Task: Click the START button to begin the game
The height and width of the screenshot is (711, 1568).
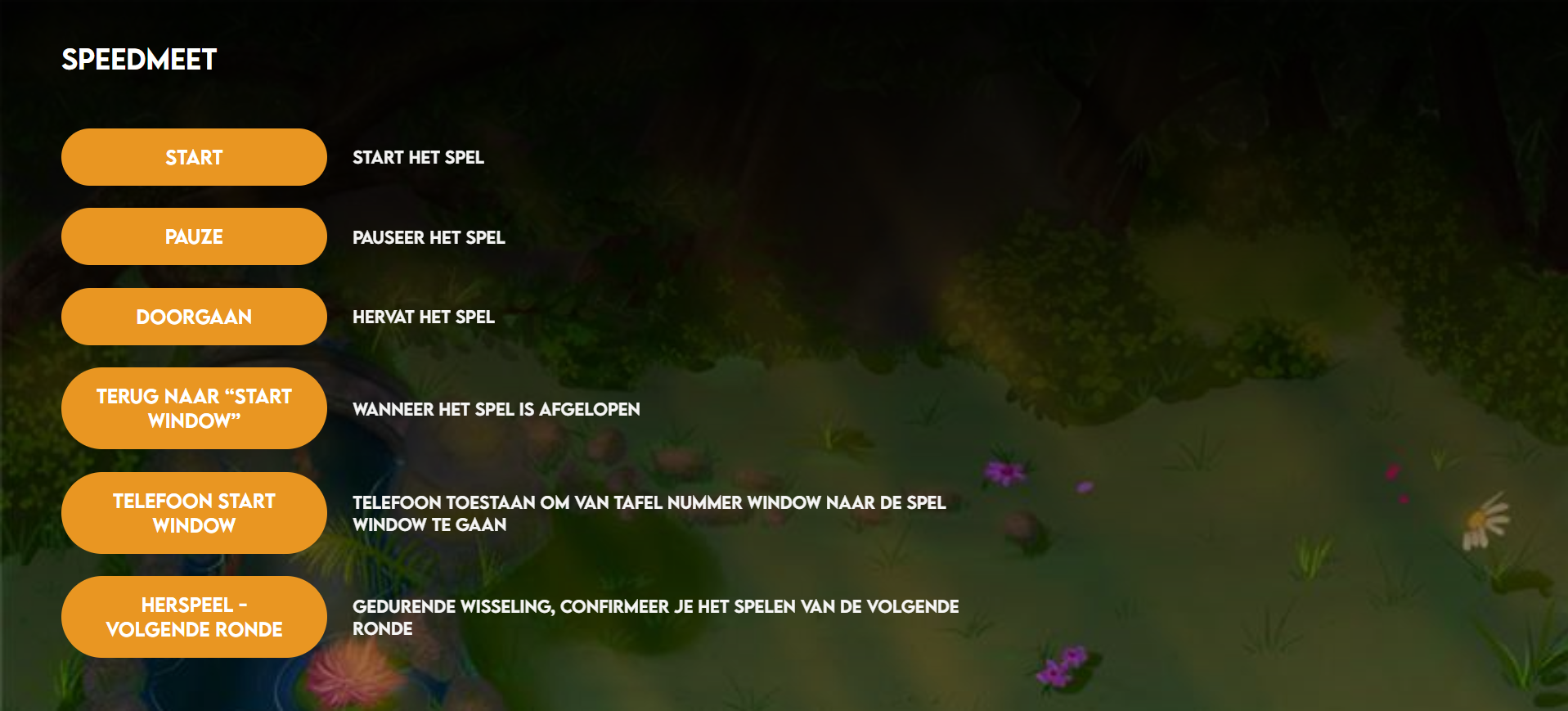Action: (x=193, y=157)
